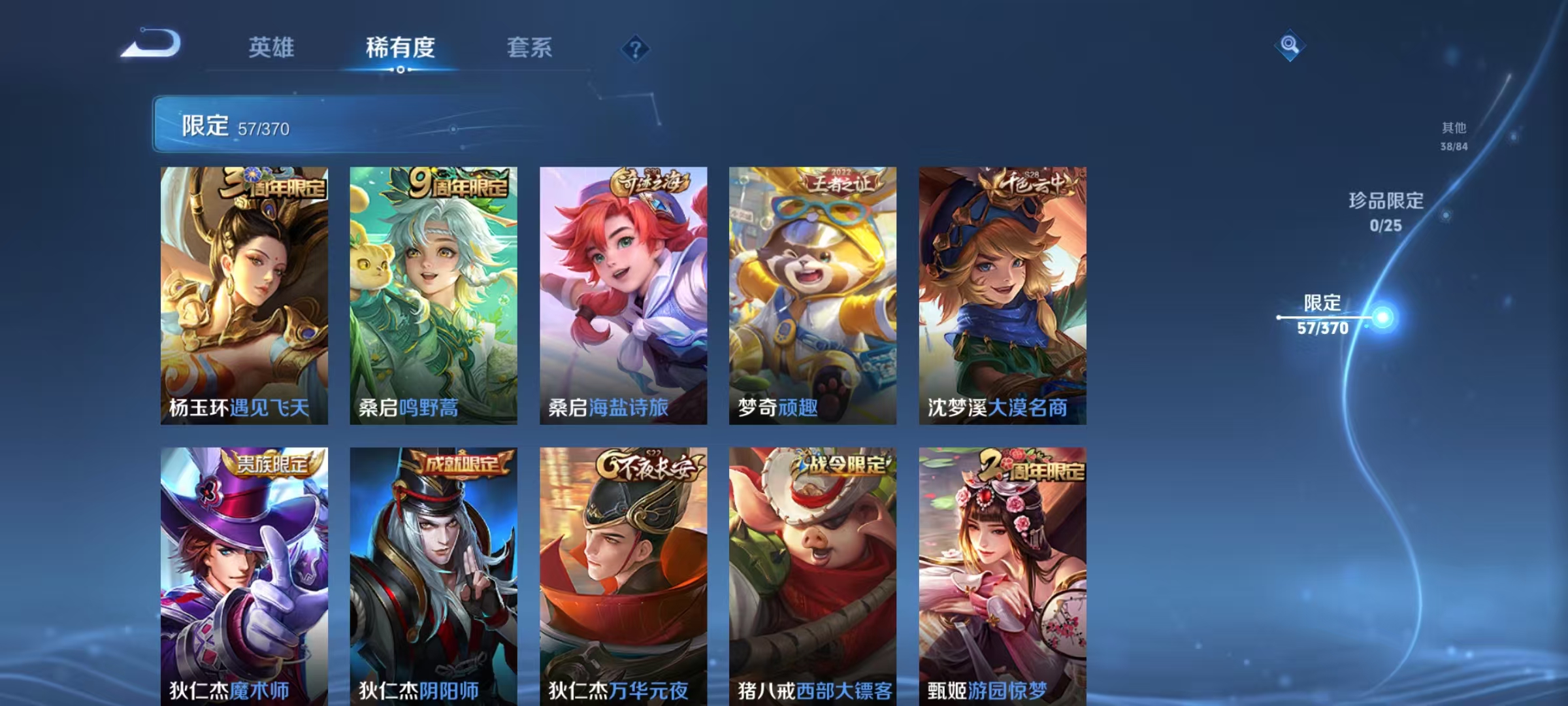Open the 猪八戒 西部大镖客 skin card
The image size is (1568, 706).
pos(813,575)
